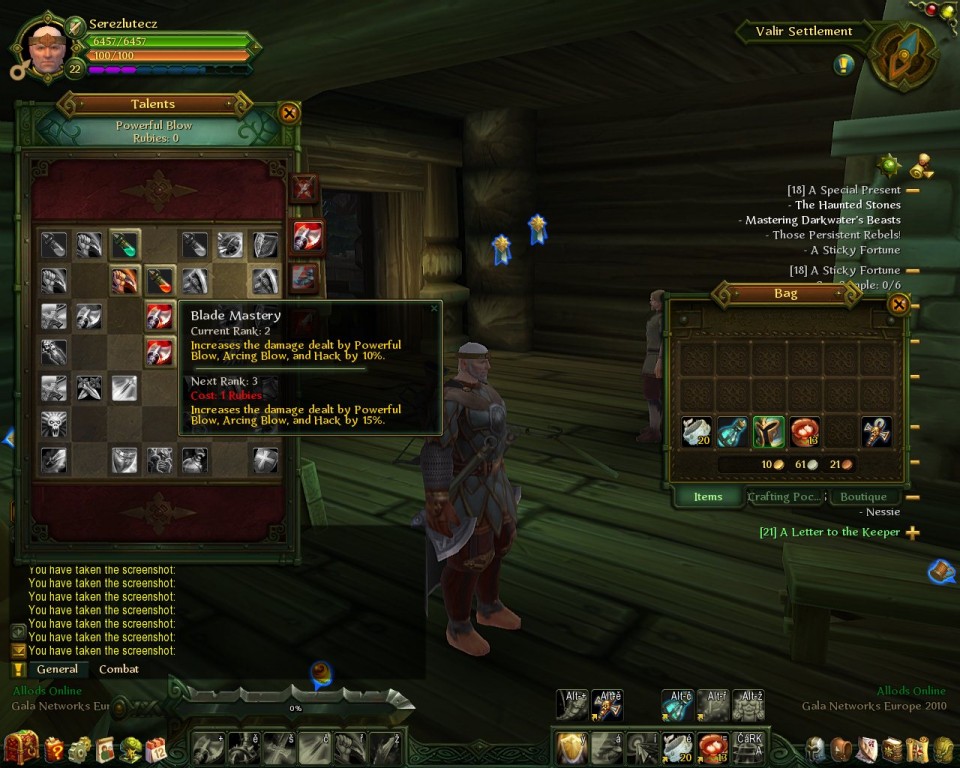Select the green helmet item in bag
This screenshot has height=768, width=960.
pos(768,432)
